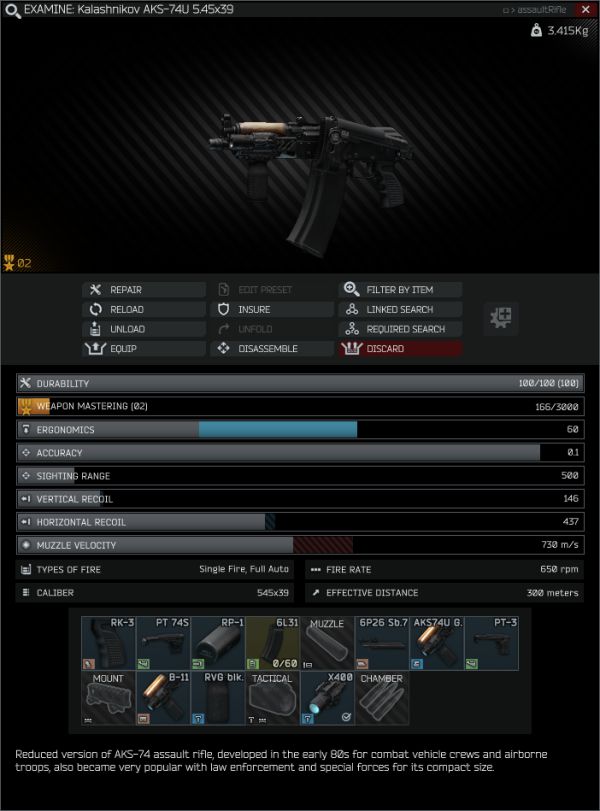This screenshot has height=811, width=600.
Task: Equip the AKS-74U
Action: coord(144,349)
